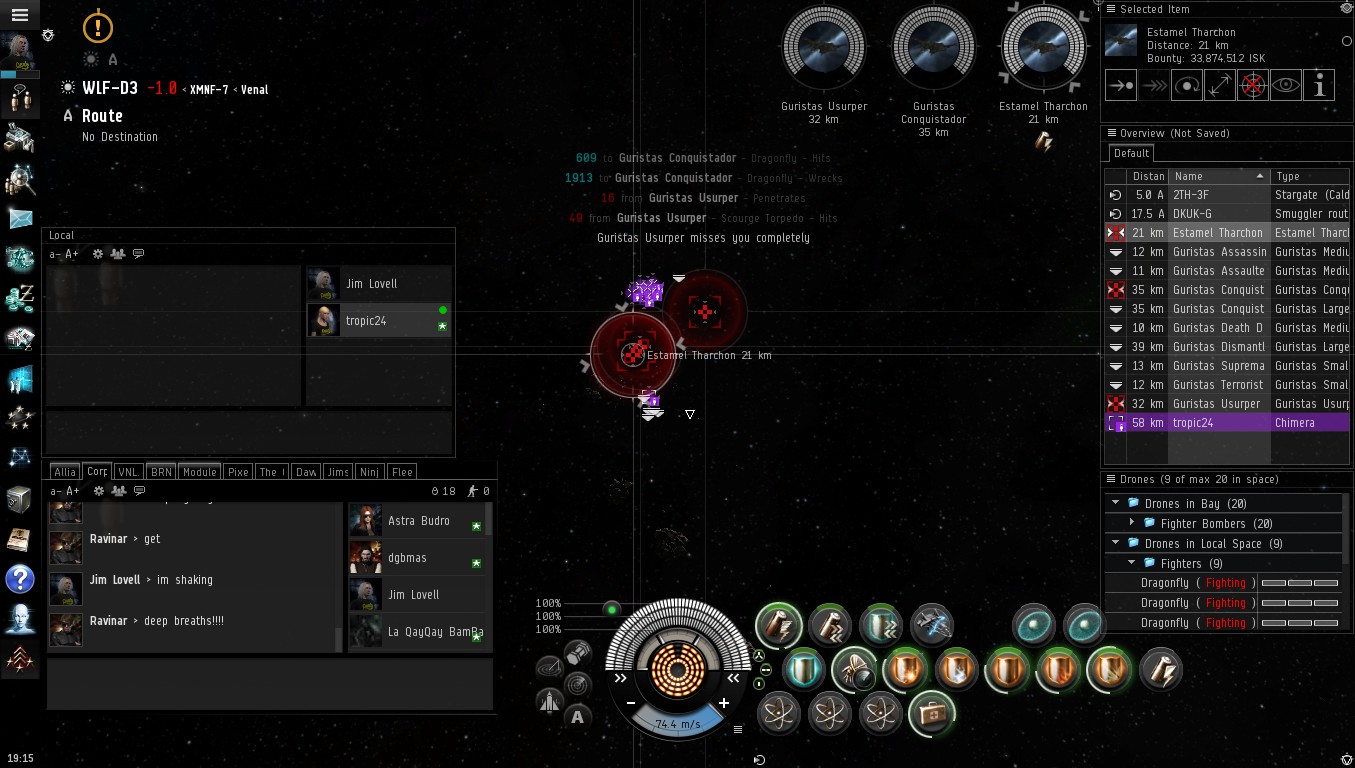Switch to the BRN chat tab
1355x768 pixels.
(x=161, y=472)
